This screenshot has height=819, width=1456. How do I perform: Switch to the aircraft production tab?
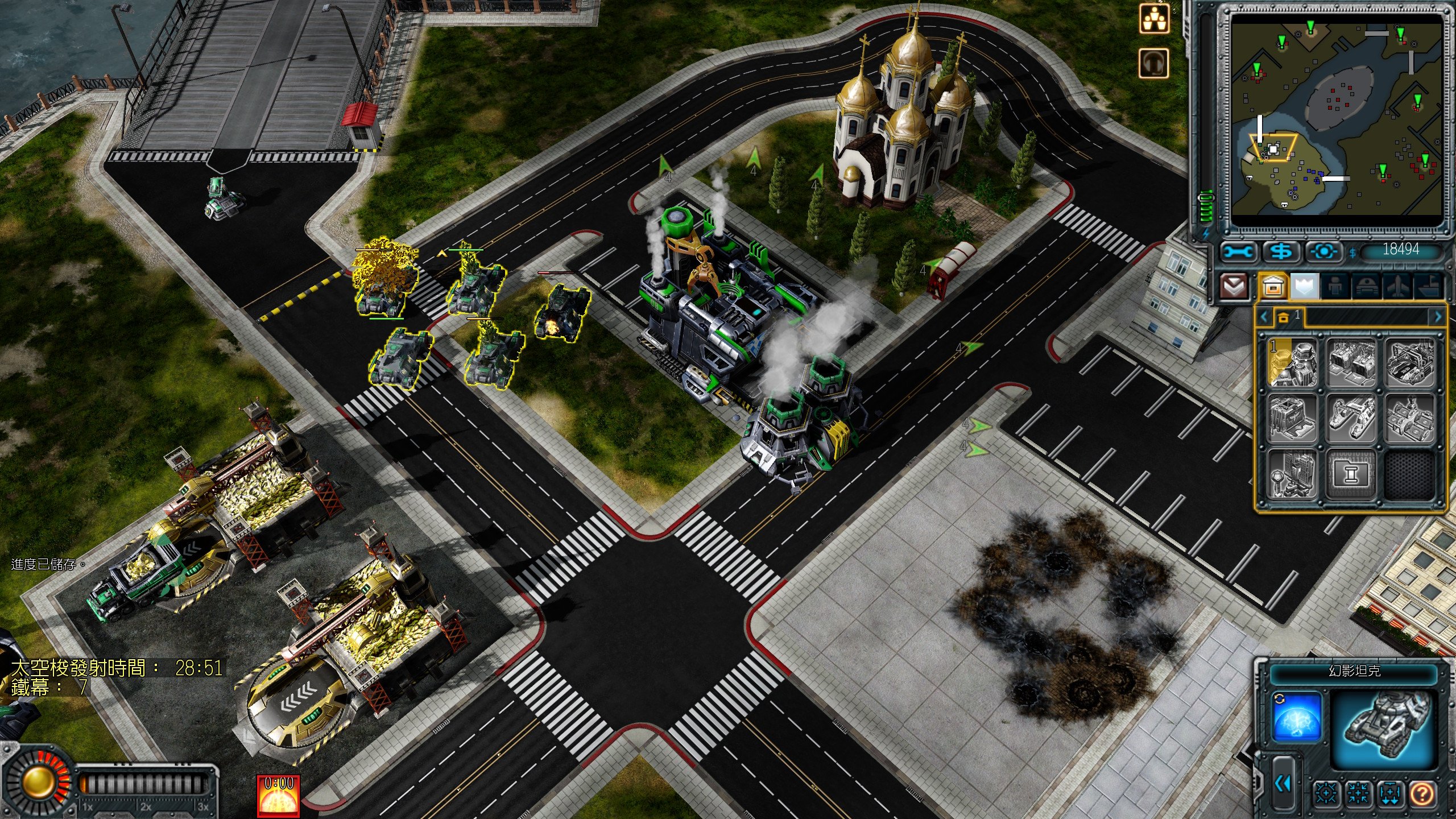pyautogui.click(x=1397, y=286)
